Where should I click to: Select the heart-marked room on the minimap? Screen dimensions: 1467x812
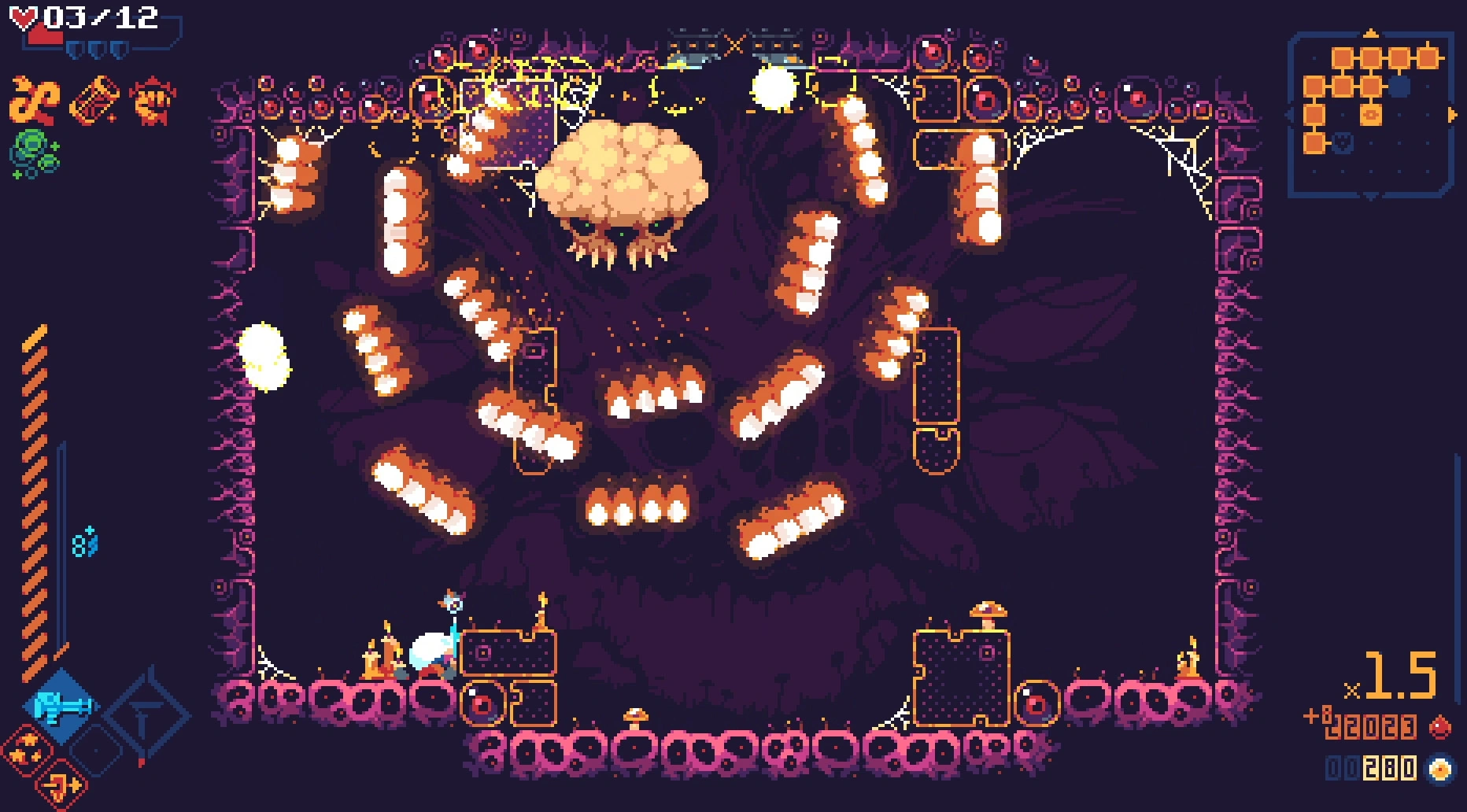tap(1343, 142)
